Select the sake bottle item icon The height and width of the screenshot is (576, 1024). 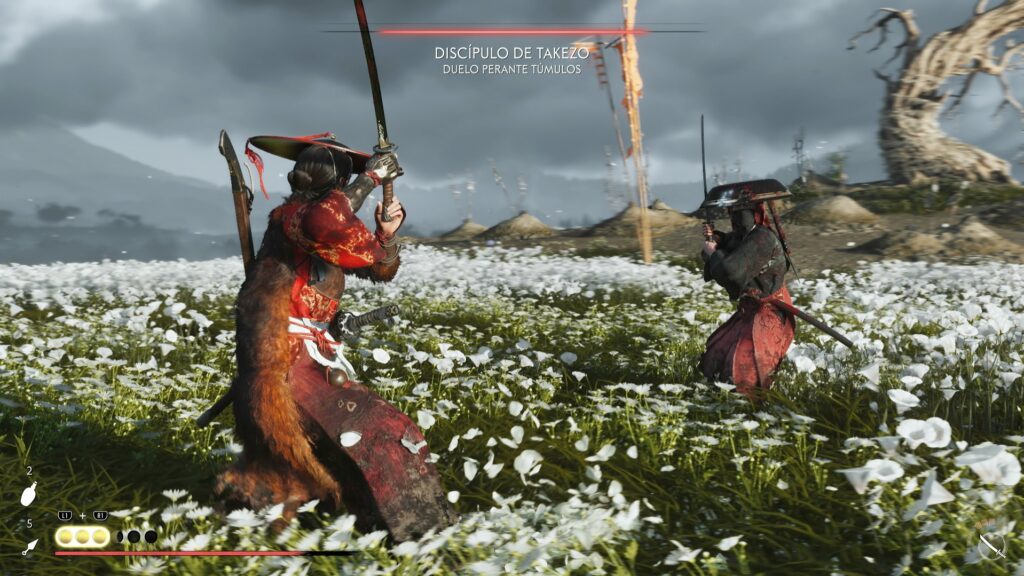[x=30, y=494]
